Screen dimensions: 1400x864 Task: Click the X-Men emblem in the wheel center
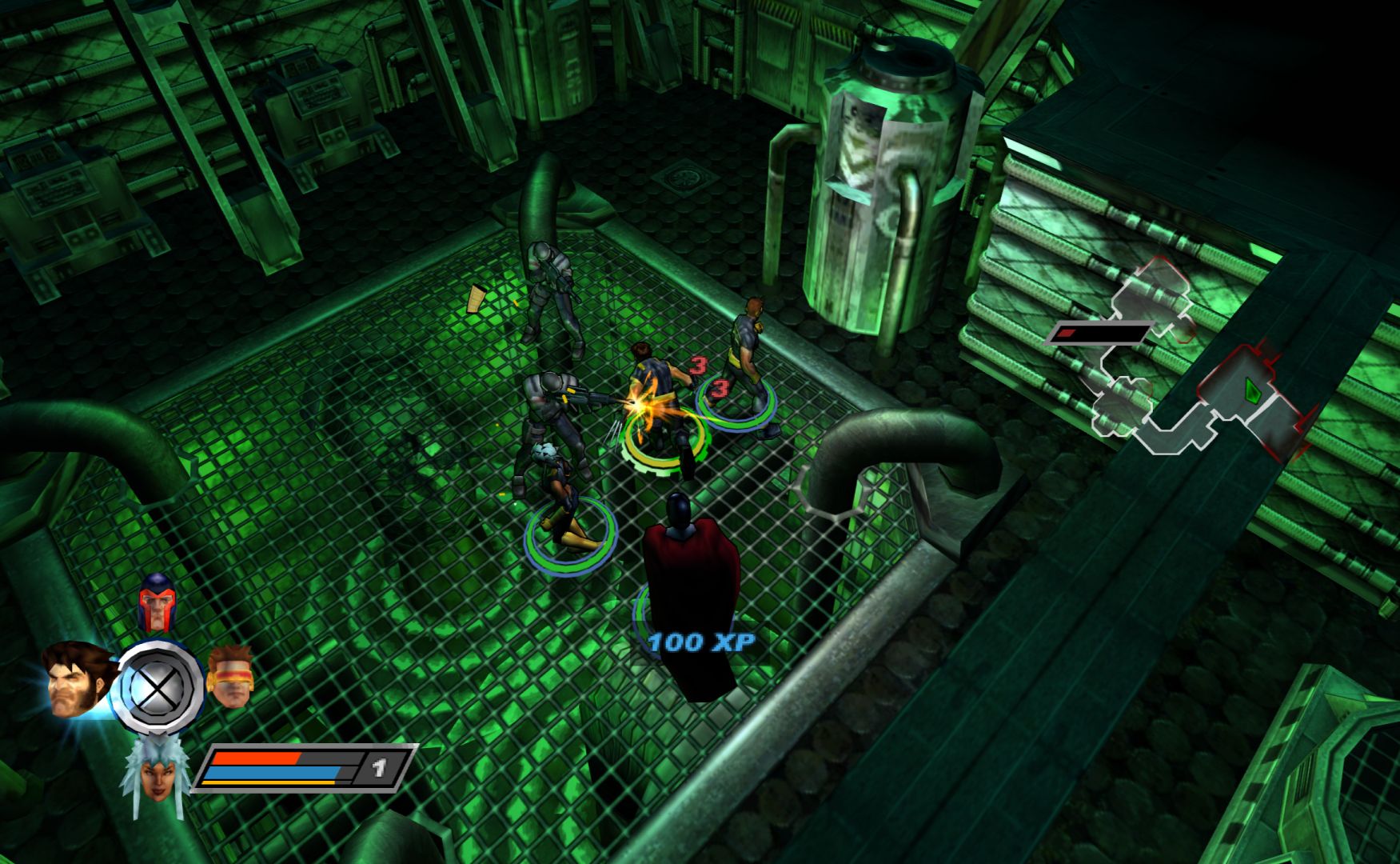pyautogui.click(x=160, y=687)
